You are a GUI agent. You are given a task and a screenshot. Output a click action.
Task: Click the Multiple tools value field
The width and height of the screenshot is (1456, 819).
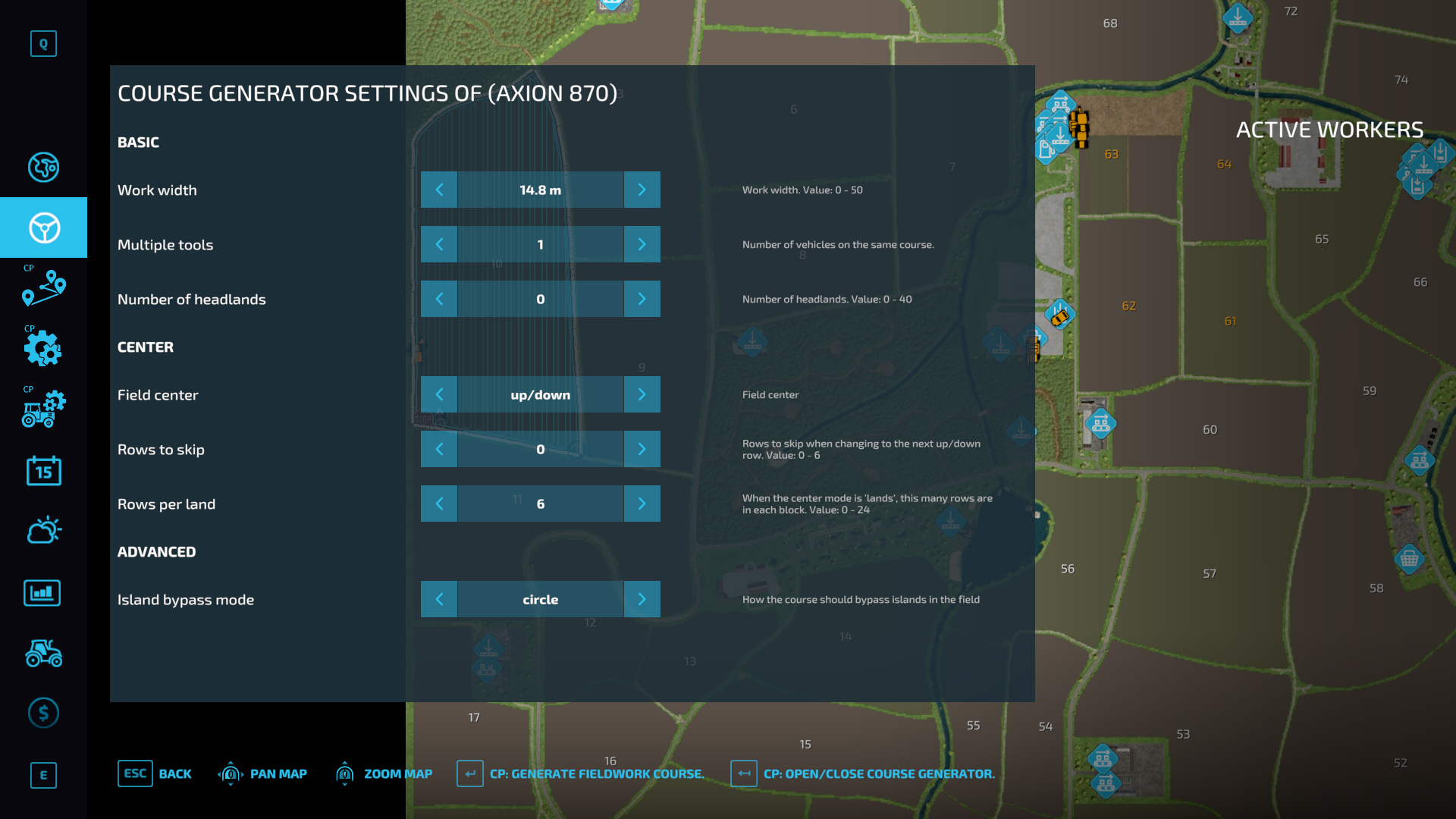tap(540, 244)
